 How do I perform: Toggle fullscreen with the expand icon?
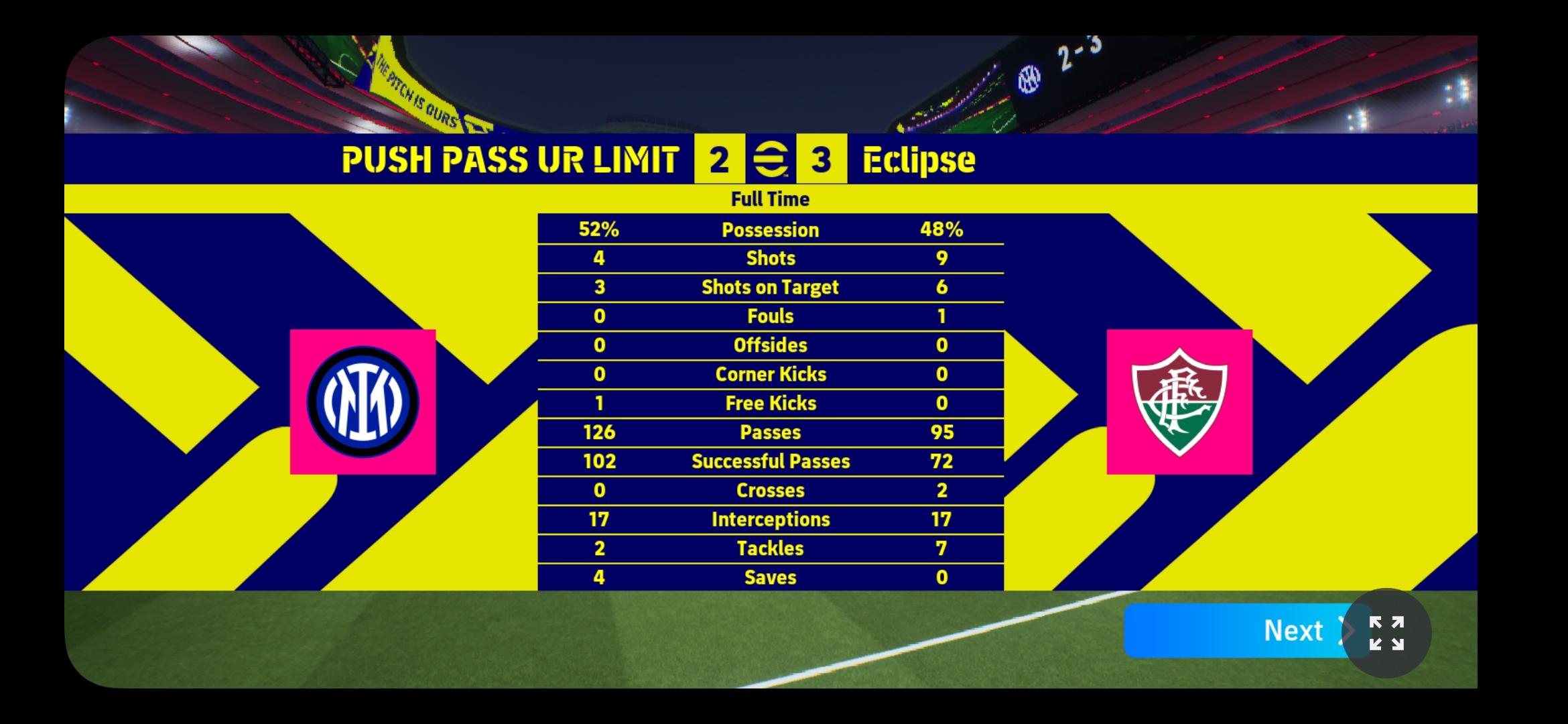pos(1386,633)
